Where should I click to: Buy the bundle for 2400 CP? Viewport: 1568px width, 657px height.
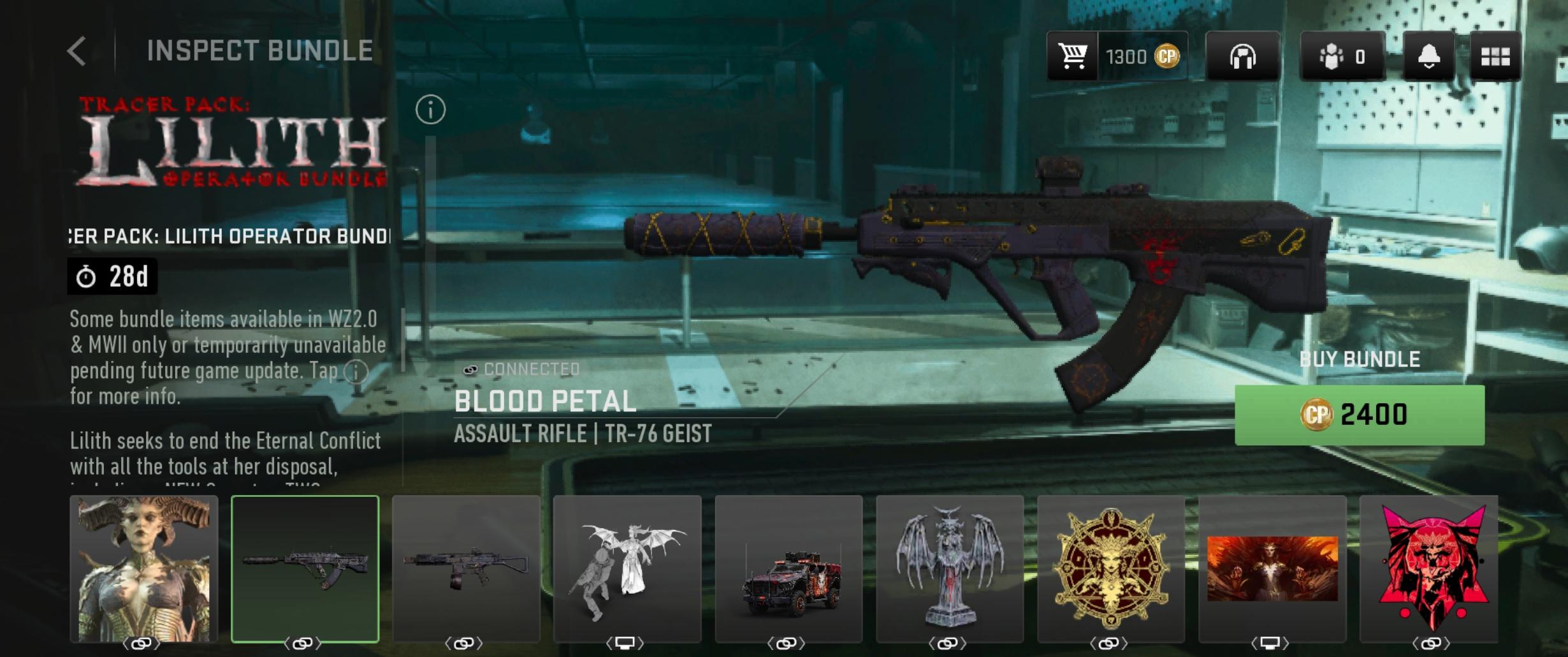coord(1359,415)
